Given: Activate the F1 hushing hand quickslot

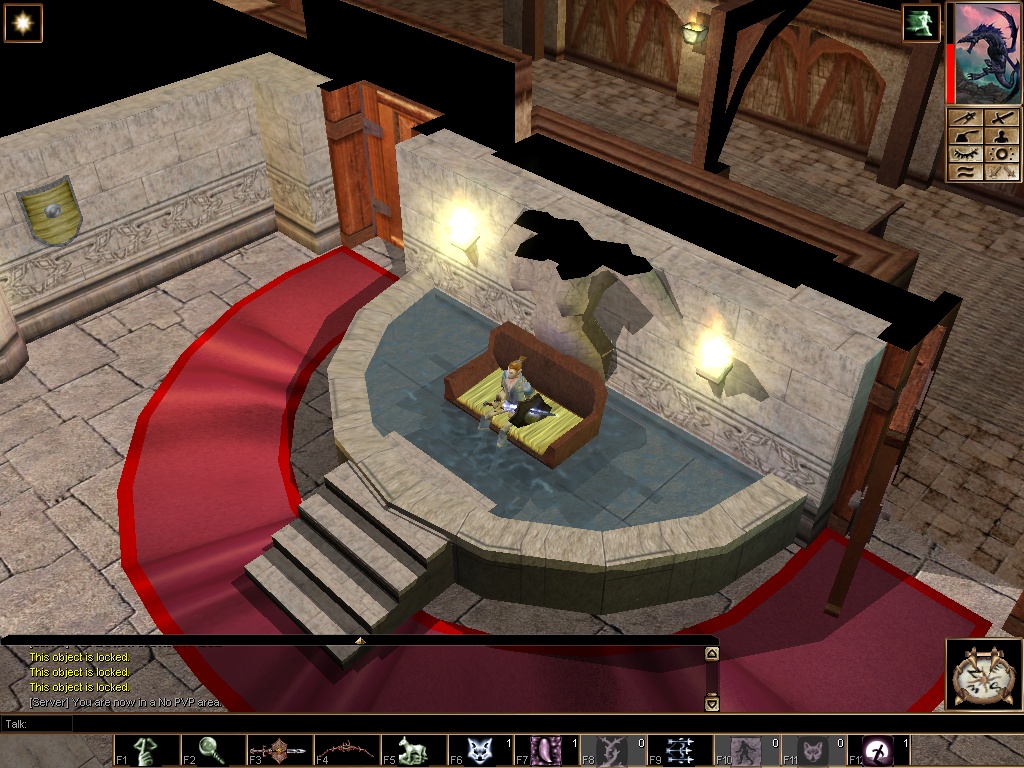Looking at the screenshot, I should click(x=147, y=751).
